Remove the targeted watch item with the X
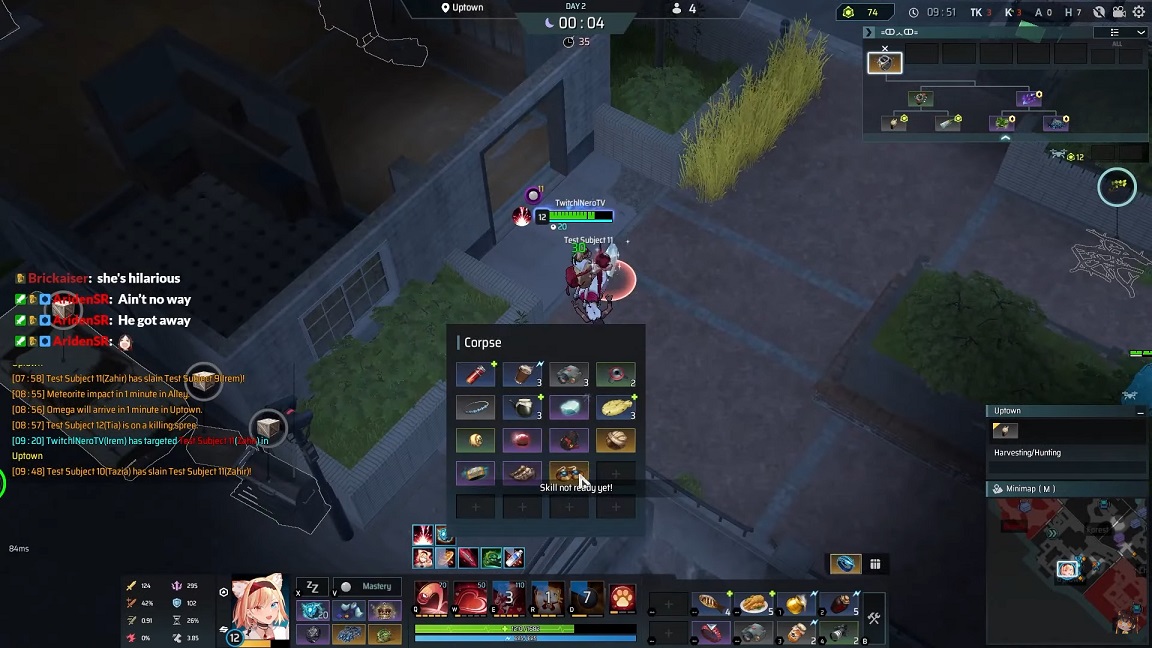This screenshot has width=1152, height=648. 884,48
